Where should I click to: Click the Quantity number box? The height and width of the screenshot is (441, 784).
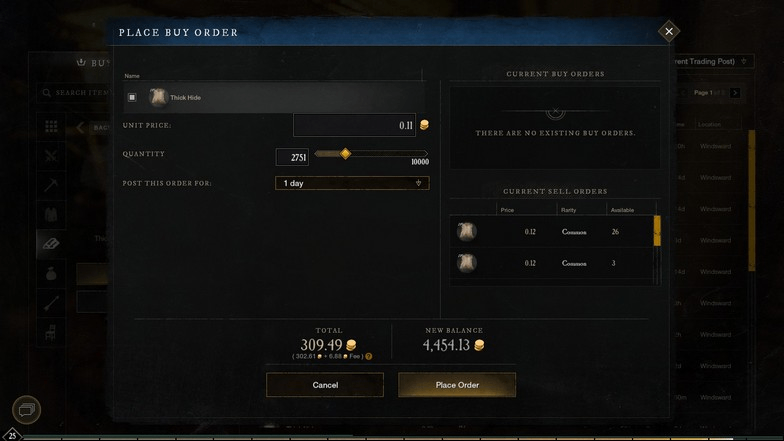coord(291,157)
